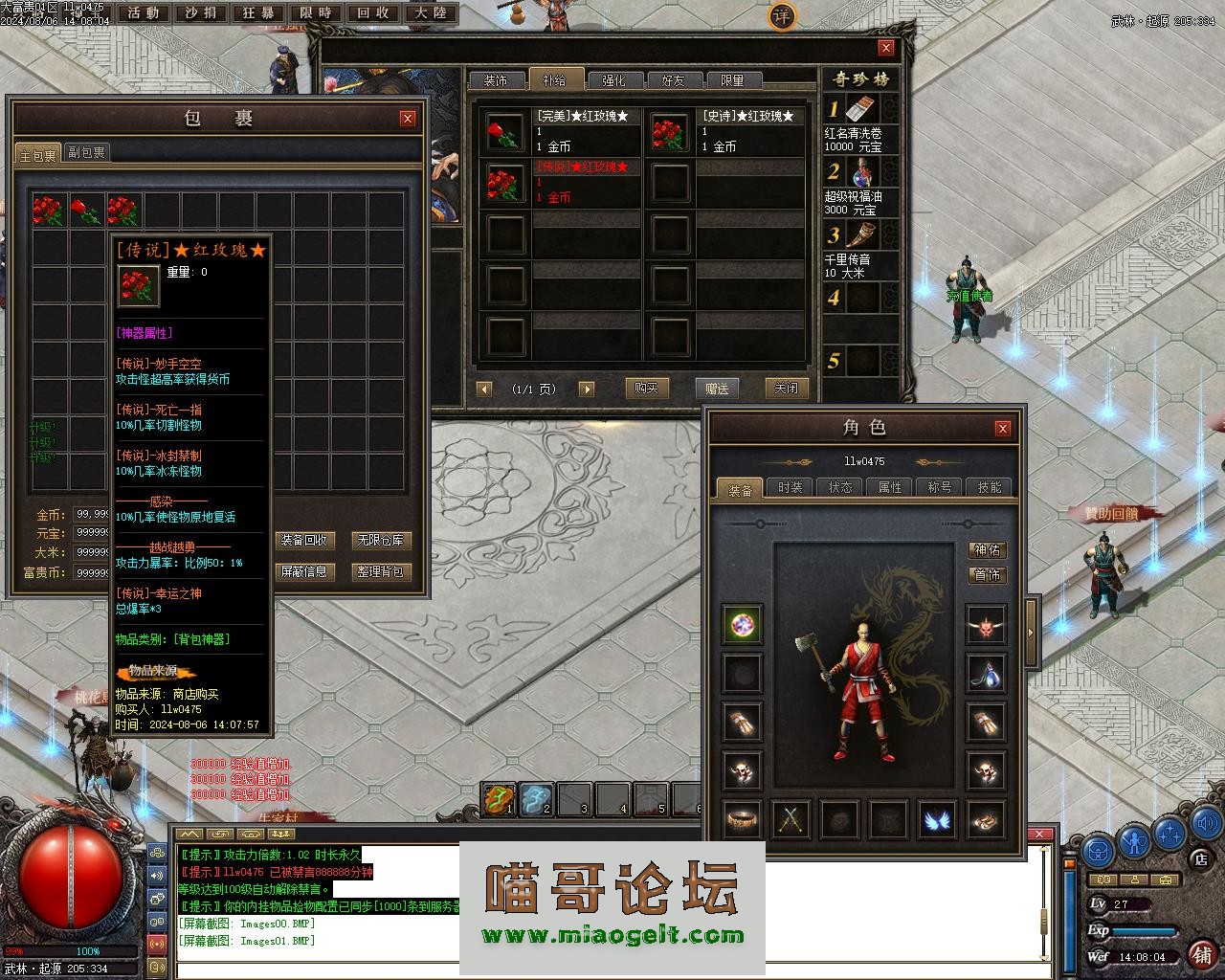Click the 赠送 gift button

pos(717,388)
